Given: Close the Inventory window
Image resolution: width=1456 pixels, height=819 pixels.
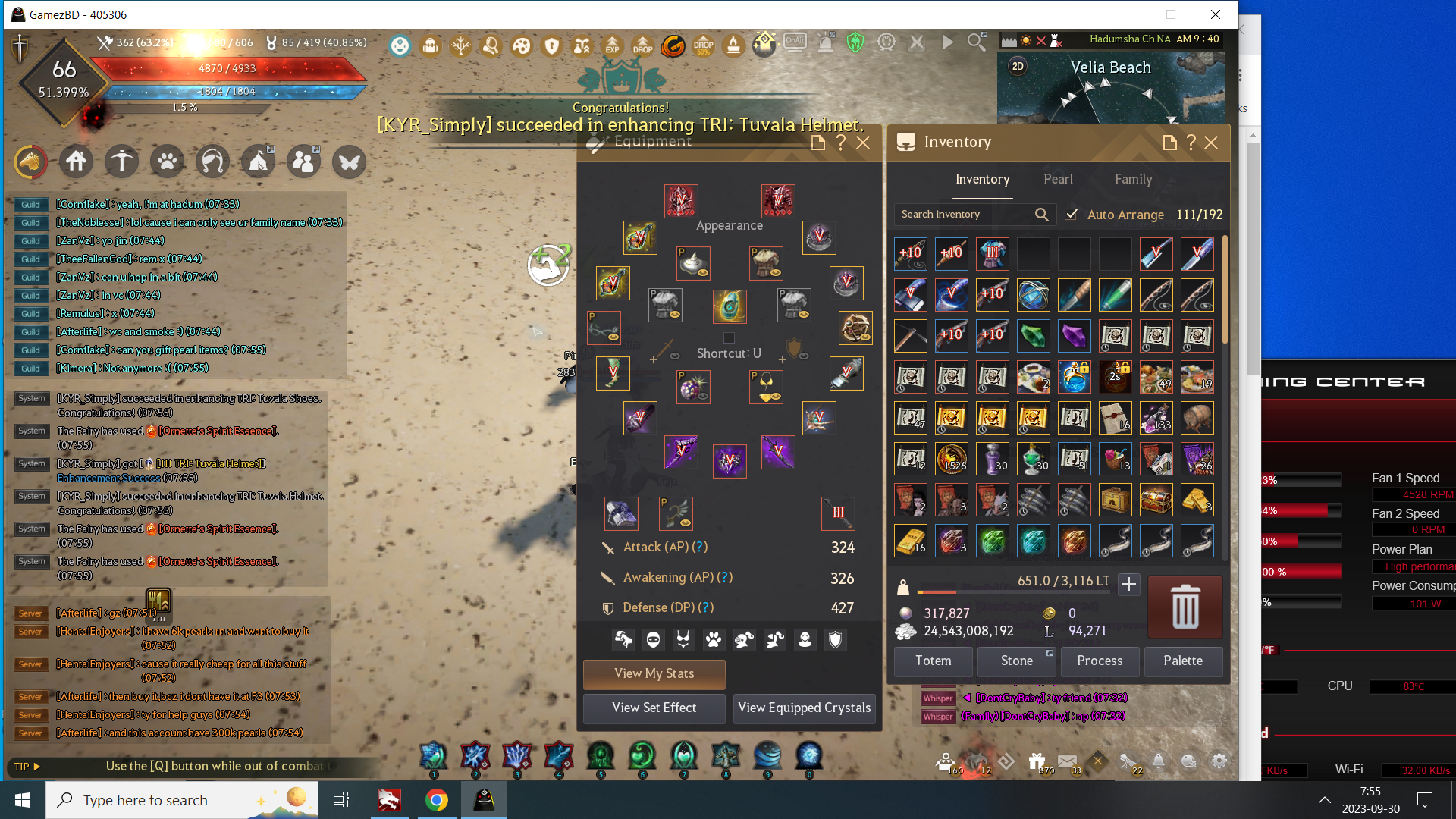Looking at the screenshot, I should click(1211, 143).
